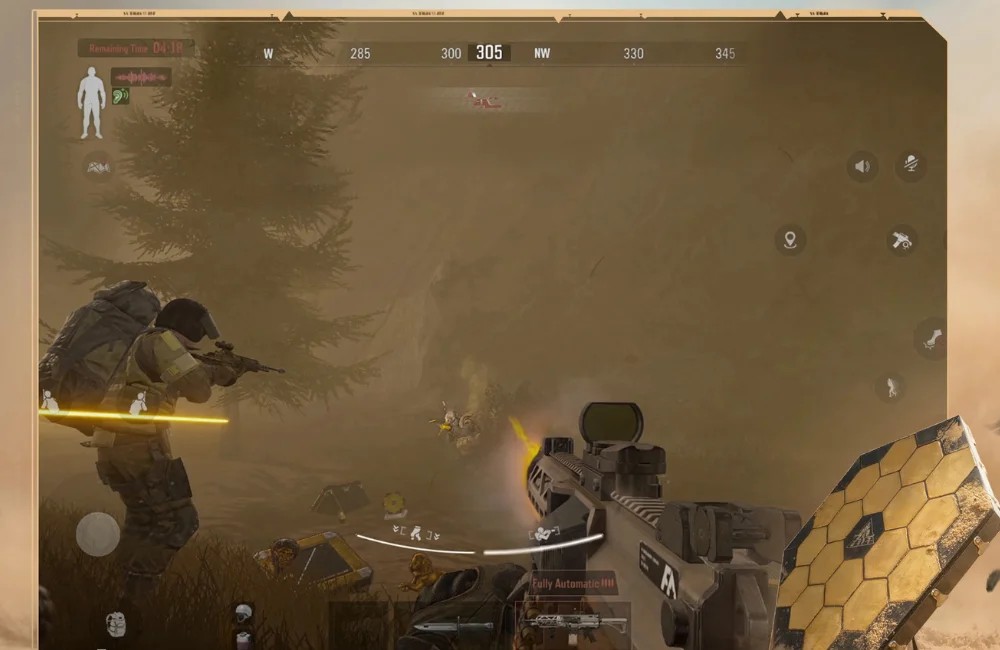Tap the green ear hearing indicator
The width and height of the screenshot is (1000, 650).
click(121, 96)
